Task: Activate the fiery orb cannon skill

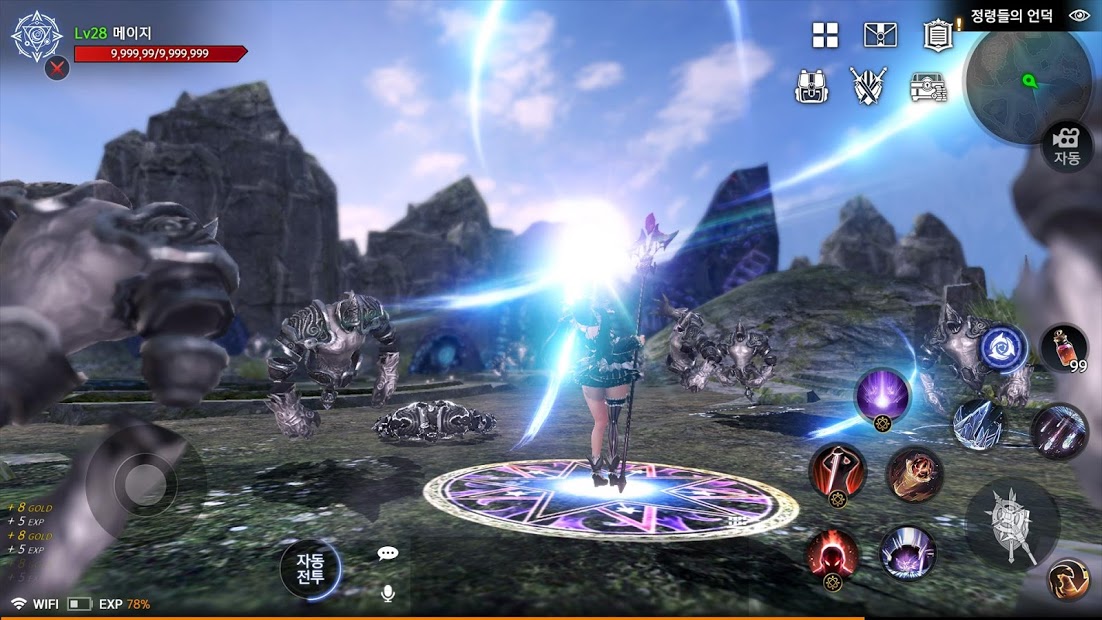Action: tap(914, 474)
